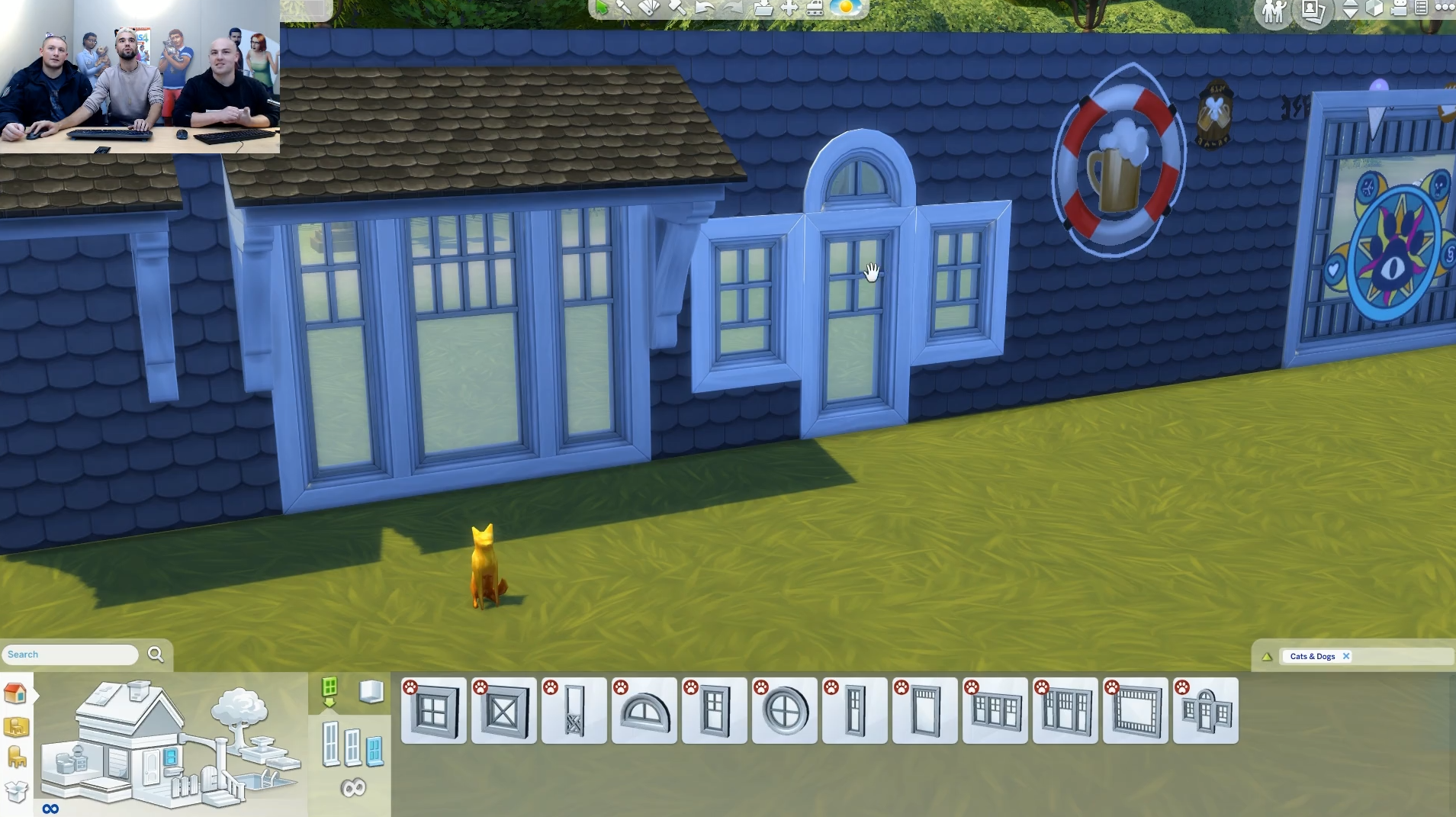Toggle the sun time-of-day lighting button
This screenshot has width=1456, height=817.
pyautogui.click(x=845, y=8)
